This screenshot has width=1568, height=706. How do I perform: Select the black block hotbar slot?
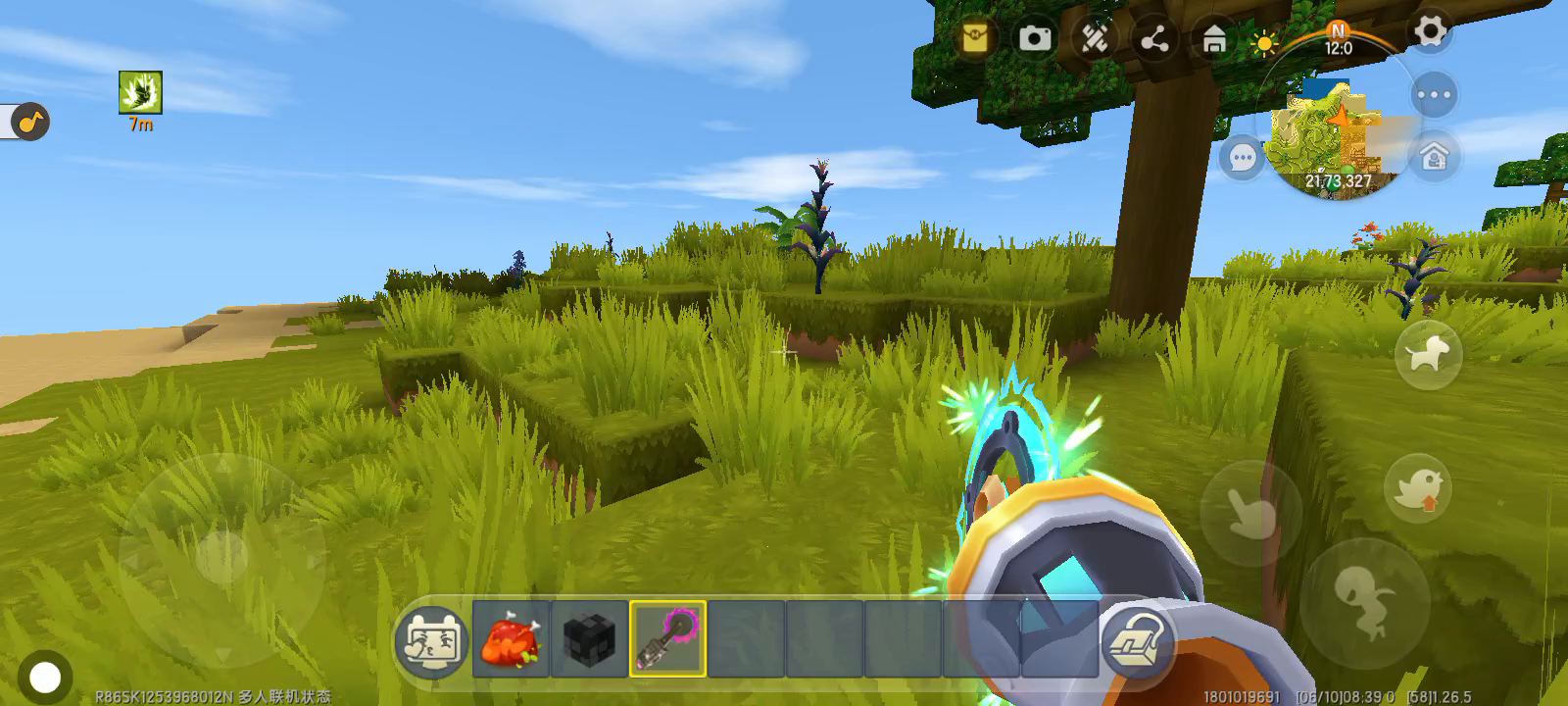coord(589,639)
